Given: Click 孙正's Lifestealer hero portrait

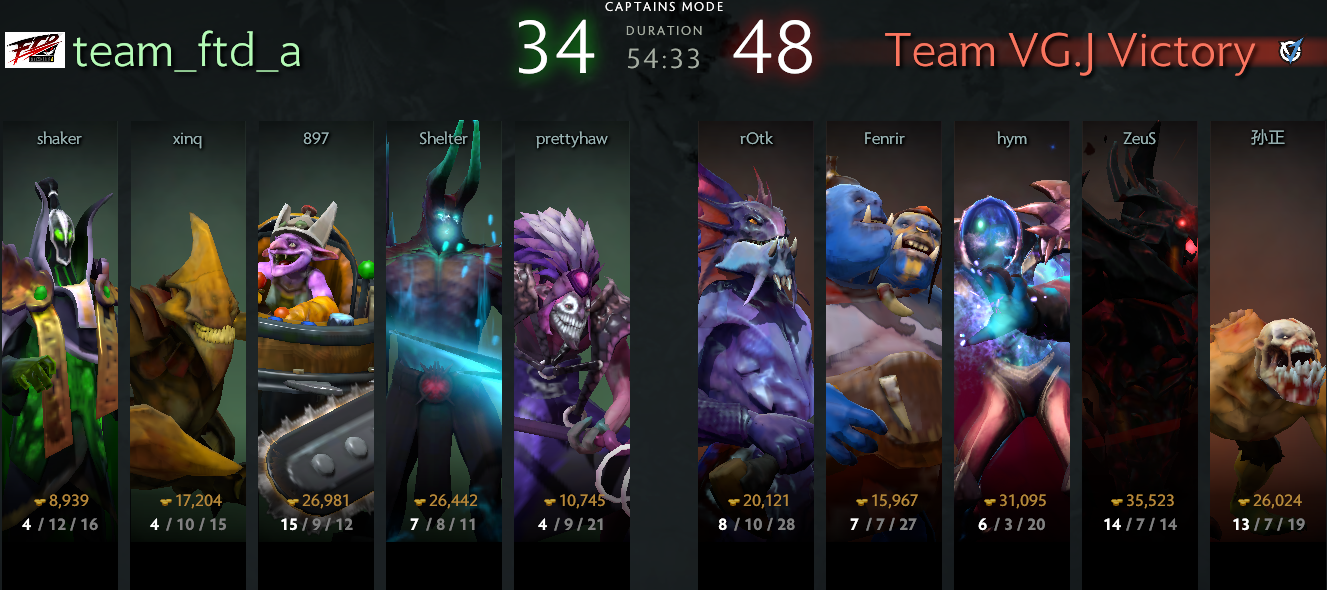Looking at the screenshot, I should (1267, 320).
